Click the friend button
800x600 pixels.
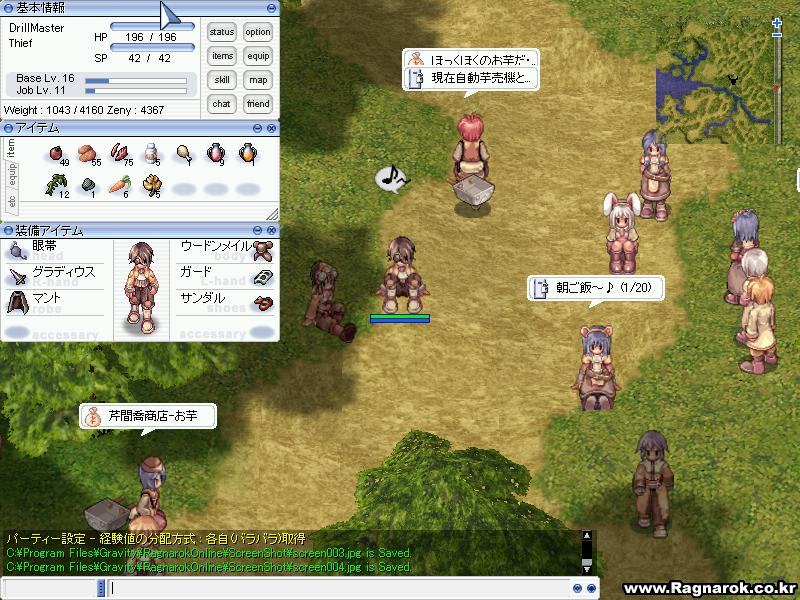258,104
